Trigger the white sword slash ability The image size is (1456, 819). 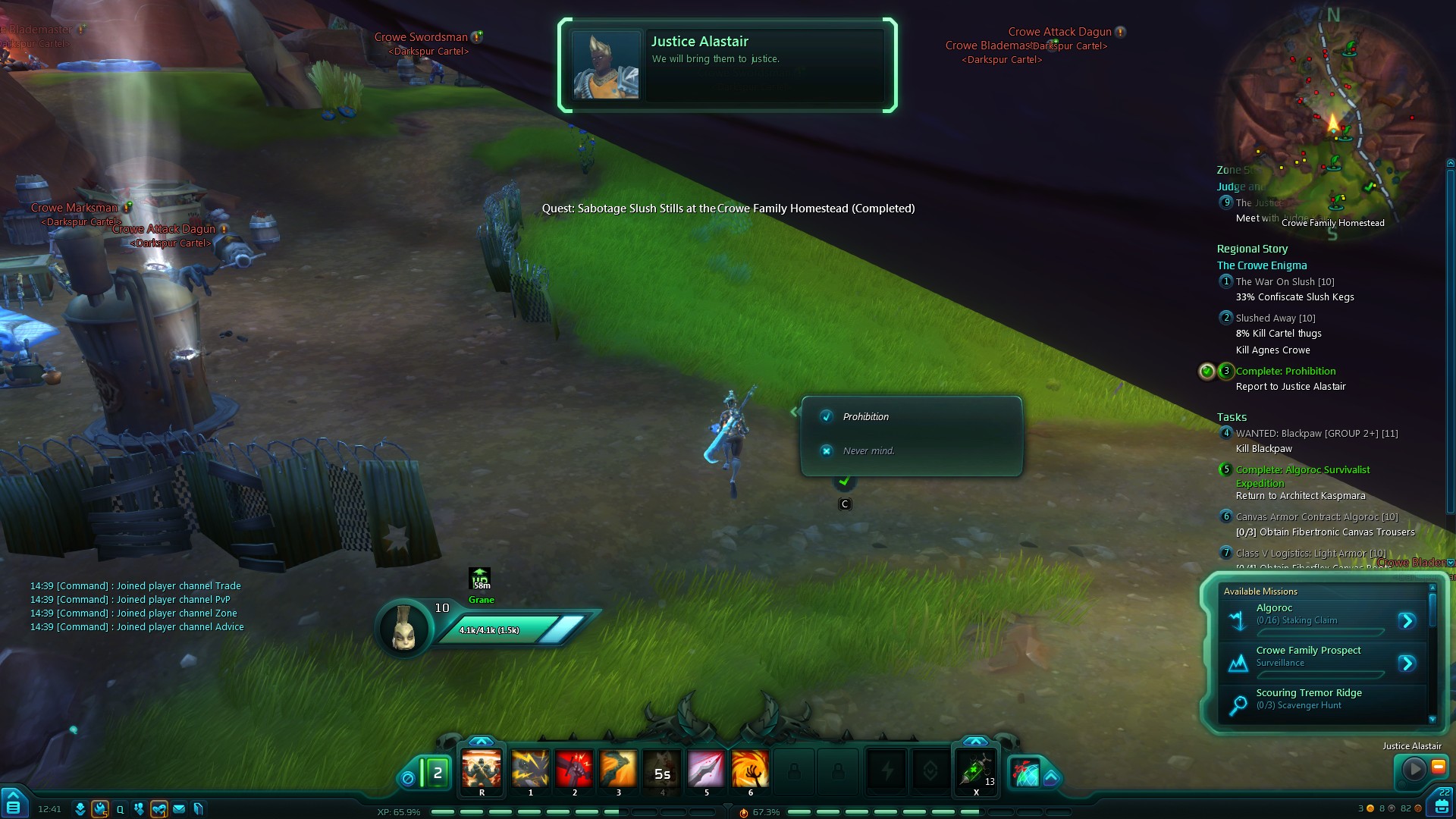tap(706, 770)
